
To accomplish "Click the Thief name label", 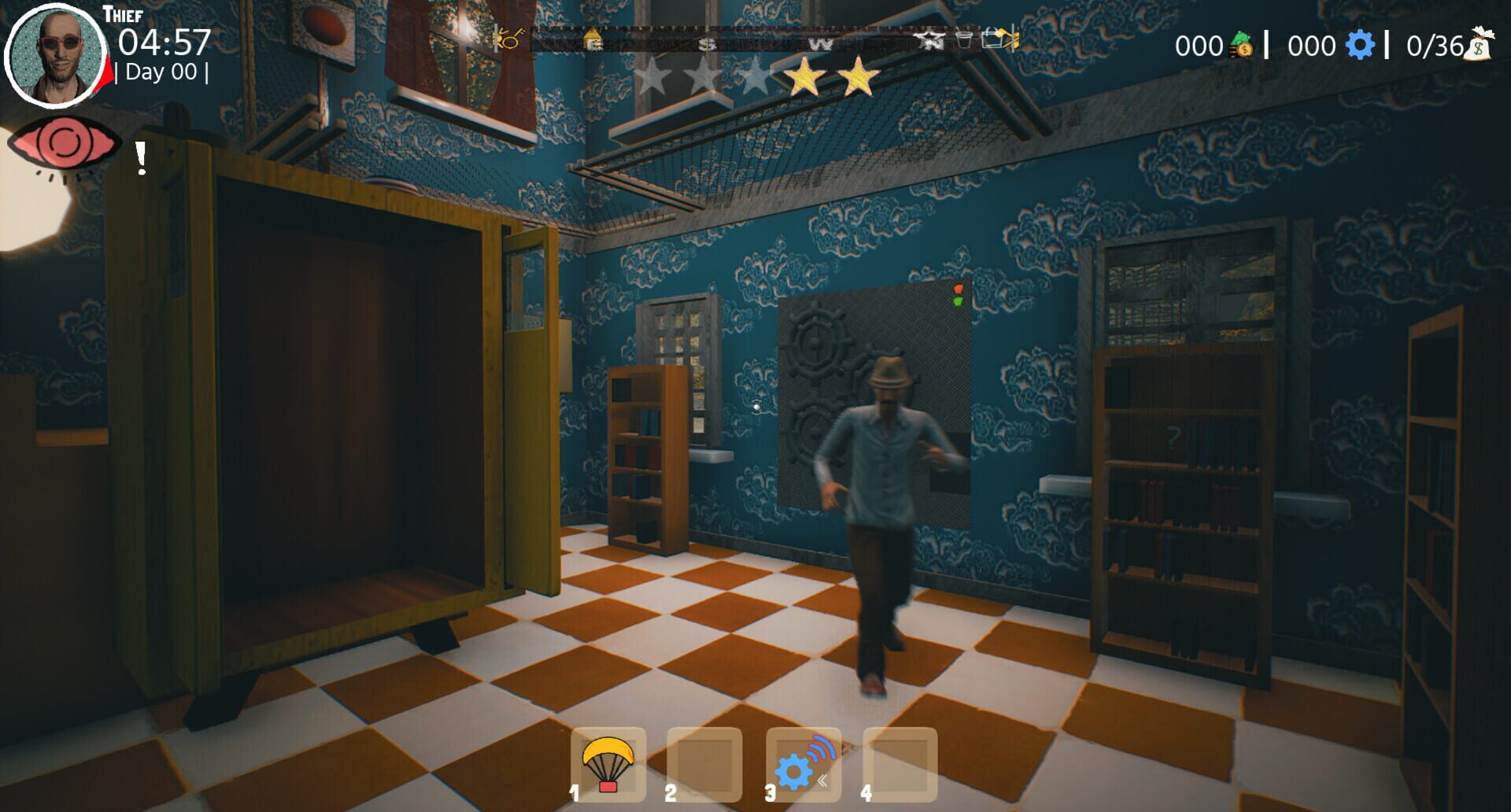I will [122, 13].
